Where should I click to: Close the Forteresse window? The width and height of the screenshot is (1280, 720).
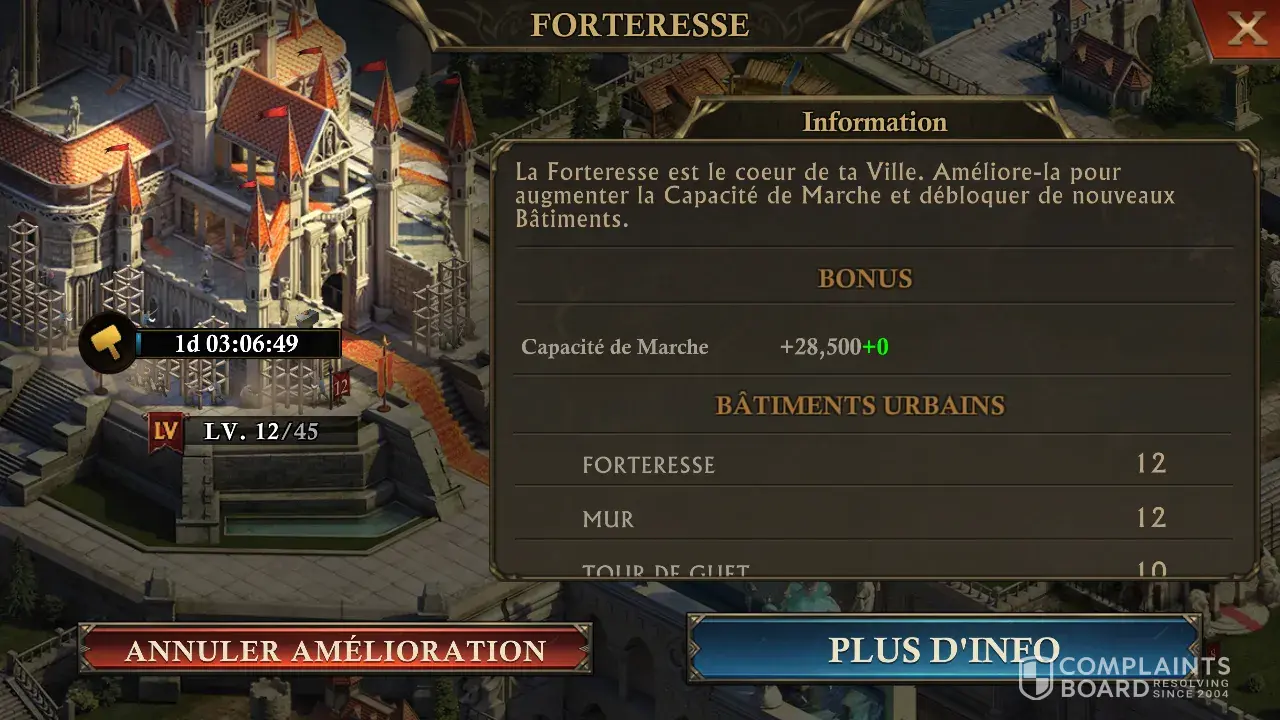[1246, 29]
